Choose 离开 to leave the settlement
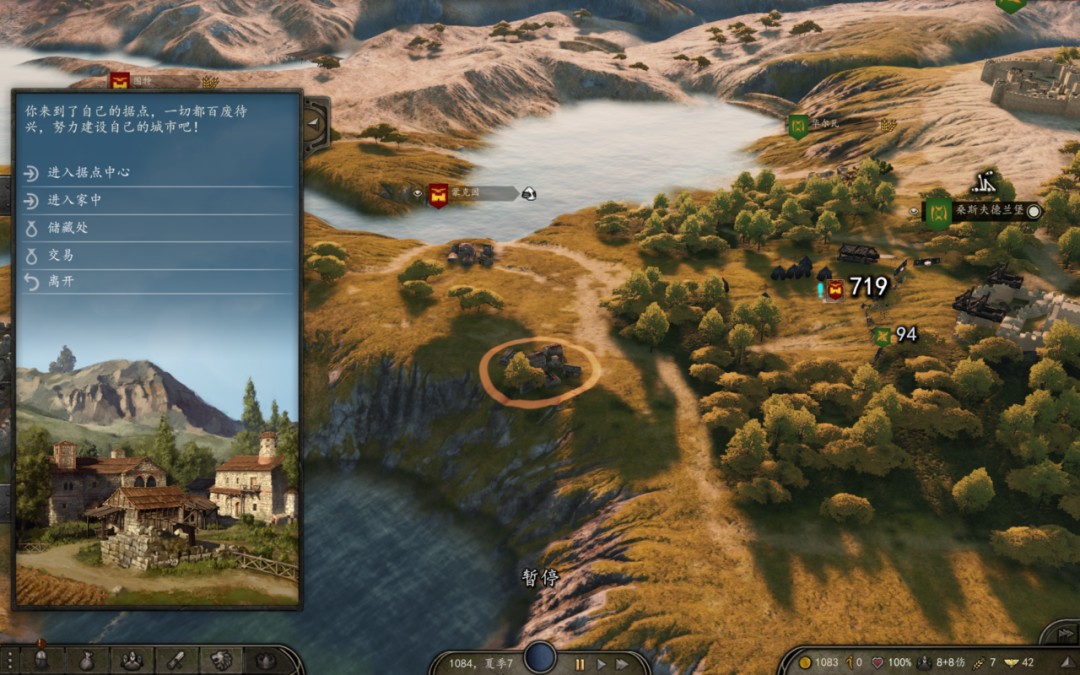 point(61,281)
